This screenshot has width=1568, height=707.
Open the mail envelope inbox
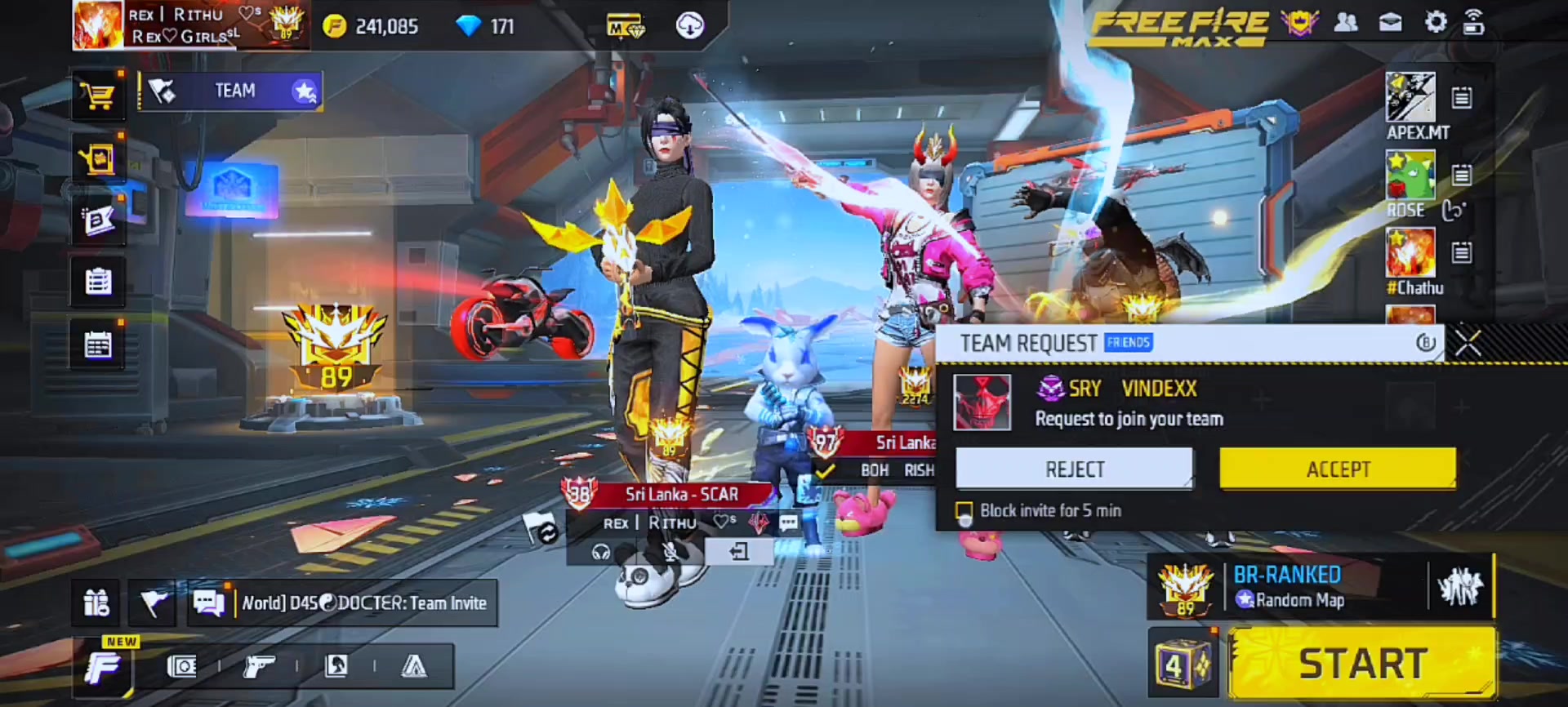click(x=1390, y=23)
